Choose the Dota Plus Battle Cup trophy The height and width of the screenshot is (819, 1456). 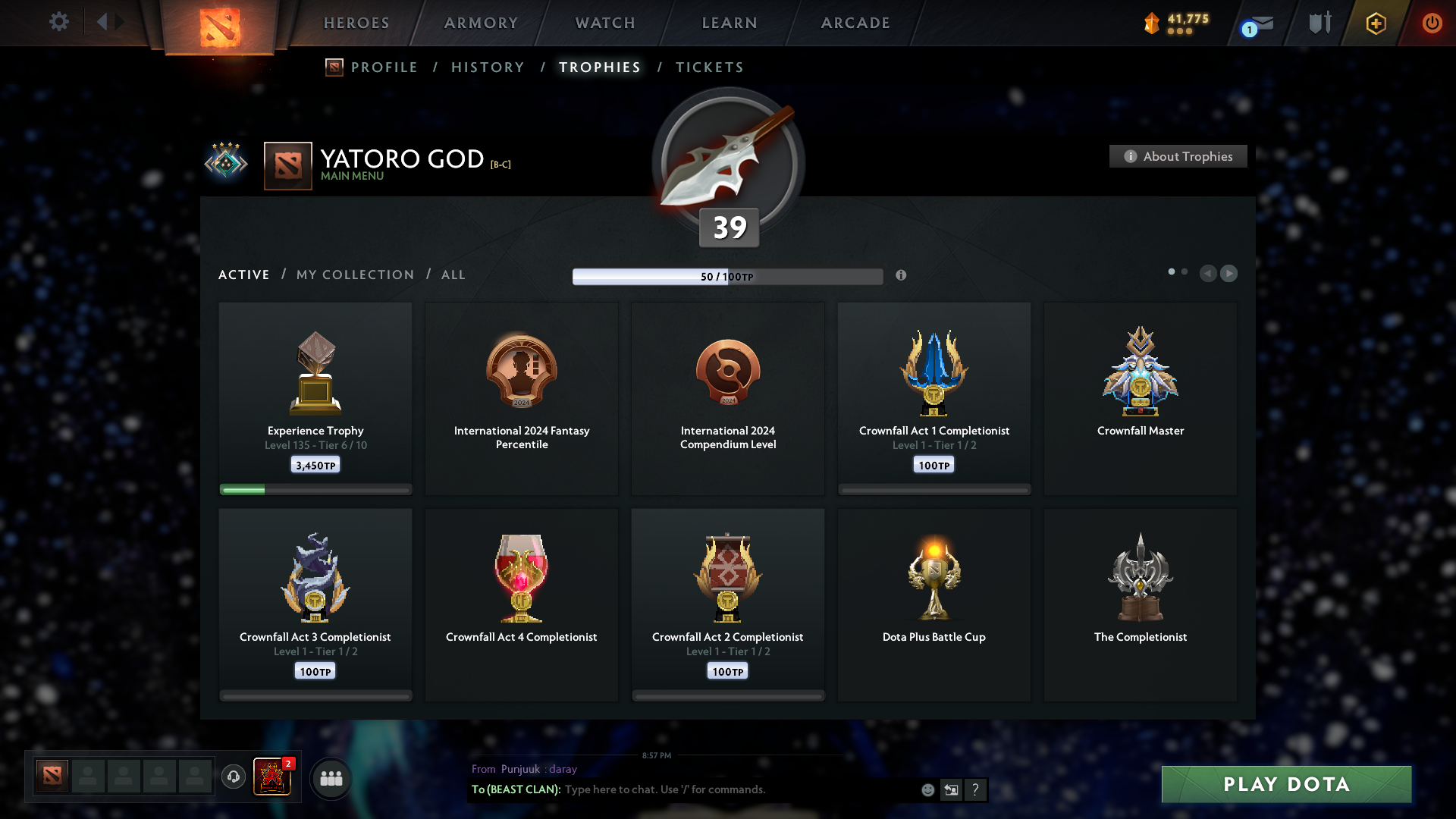coord(934,604)
